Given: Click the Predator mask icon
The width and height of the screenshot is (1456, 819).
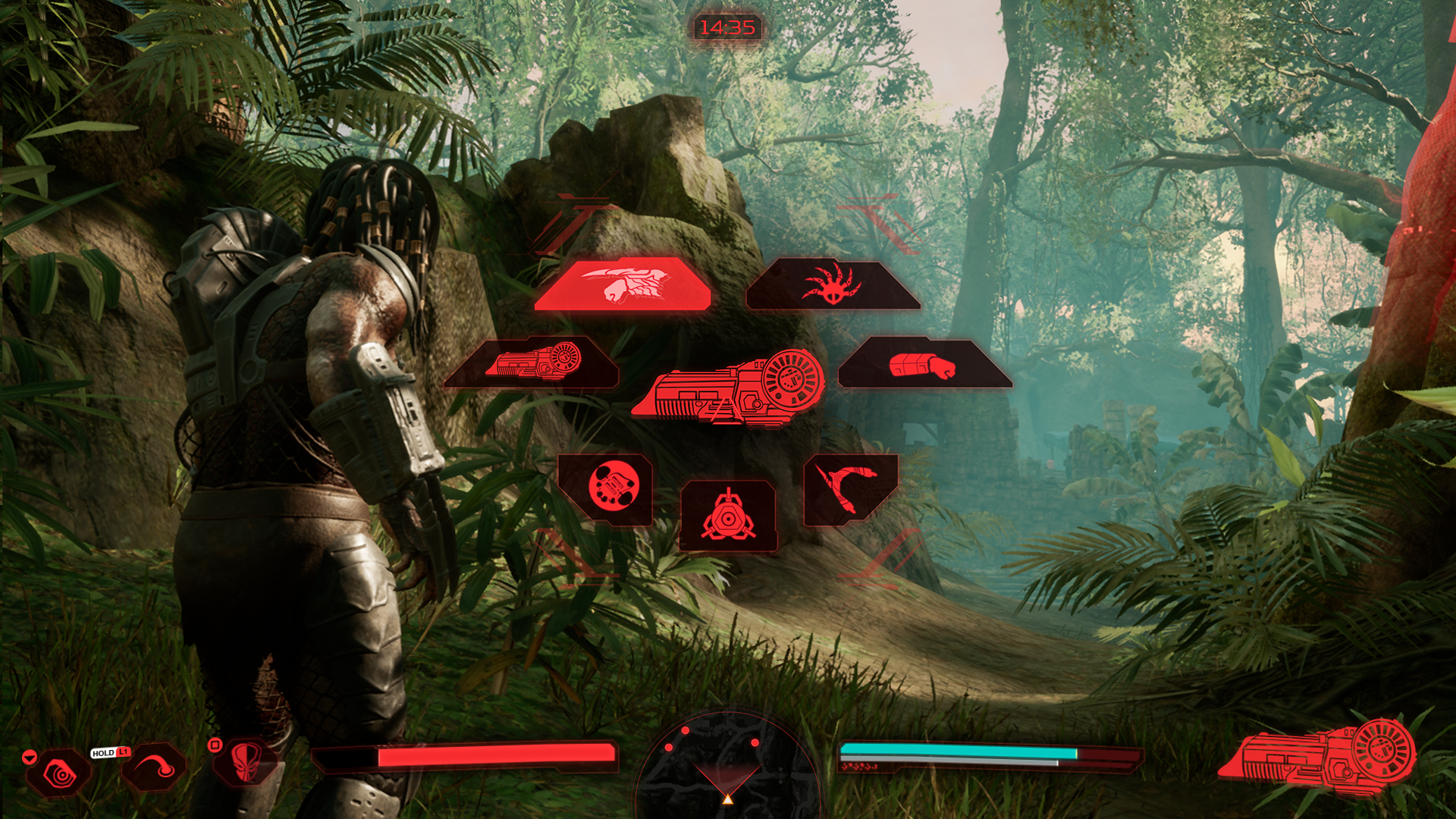Looking at the screenshot, I should tap(245, 761).
